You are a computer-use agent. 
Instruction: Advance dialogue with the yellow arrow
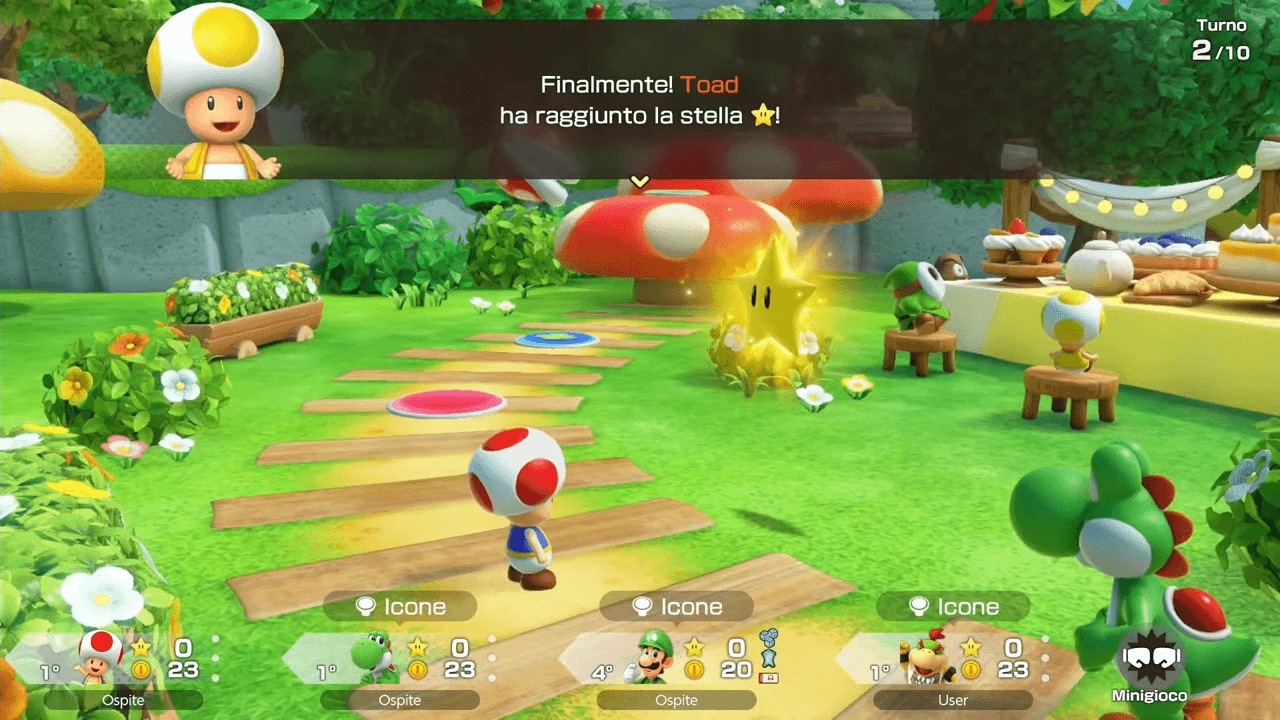coord(640,182)
